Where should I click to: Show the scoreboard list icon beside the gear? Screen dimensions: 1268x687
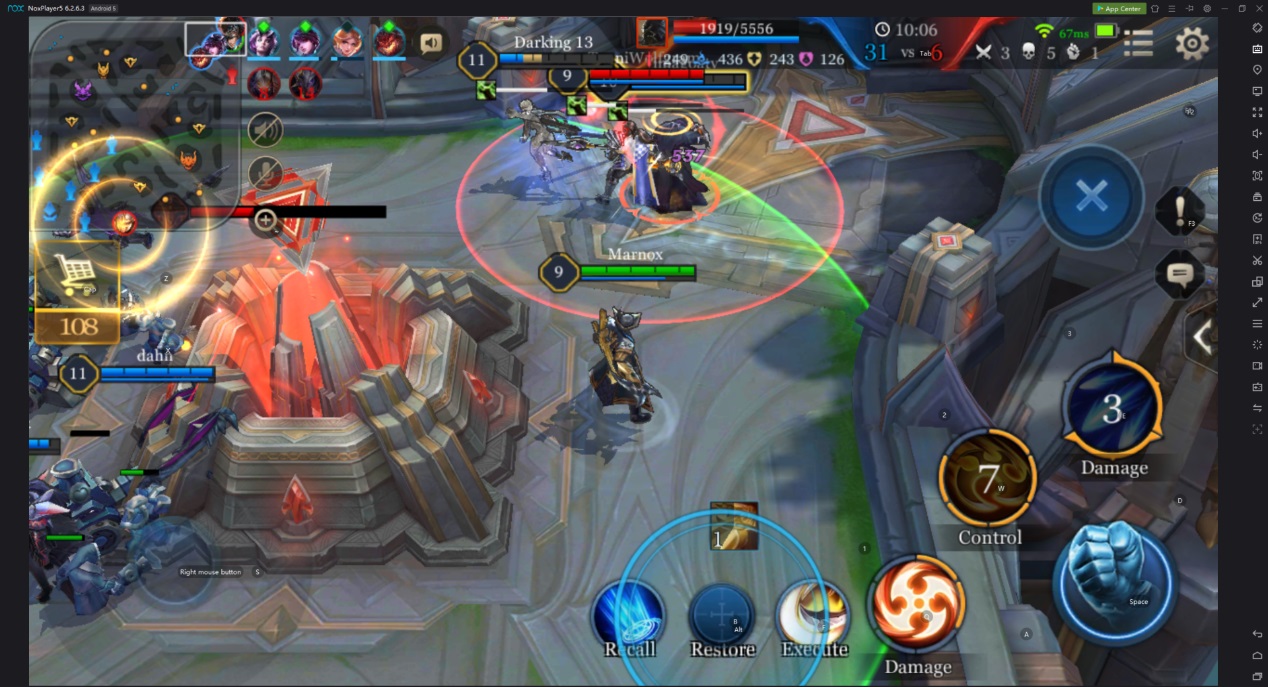pos(1138,43)
